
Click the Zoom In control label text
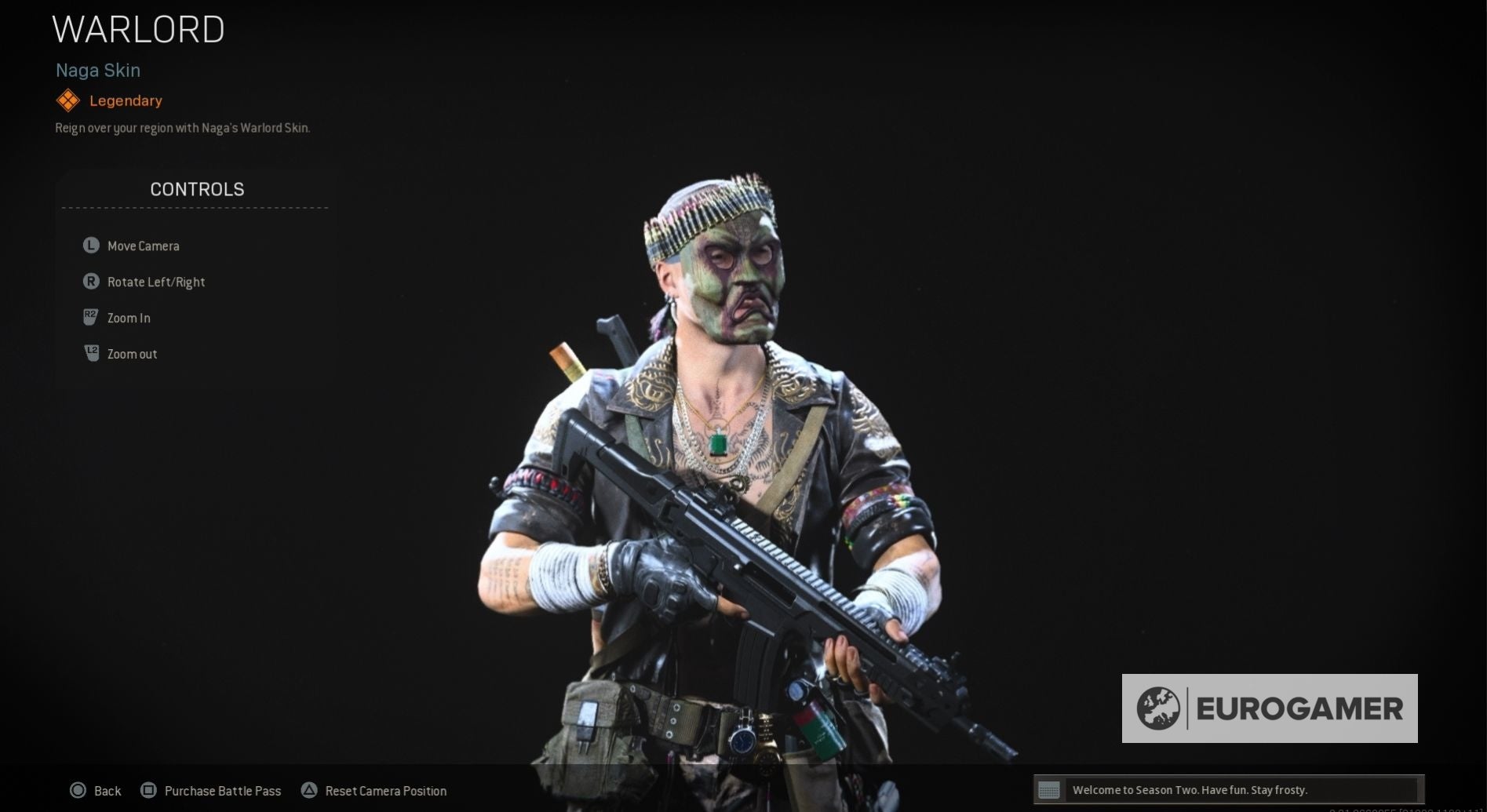(x=128, y=318)
